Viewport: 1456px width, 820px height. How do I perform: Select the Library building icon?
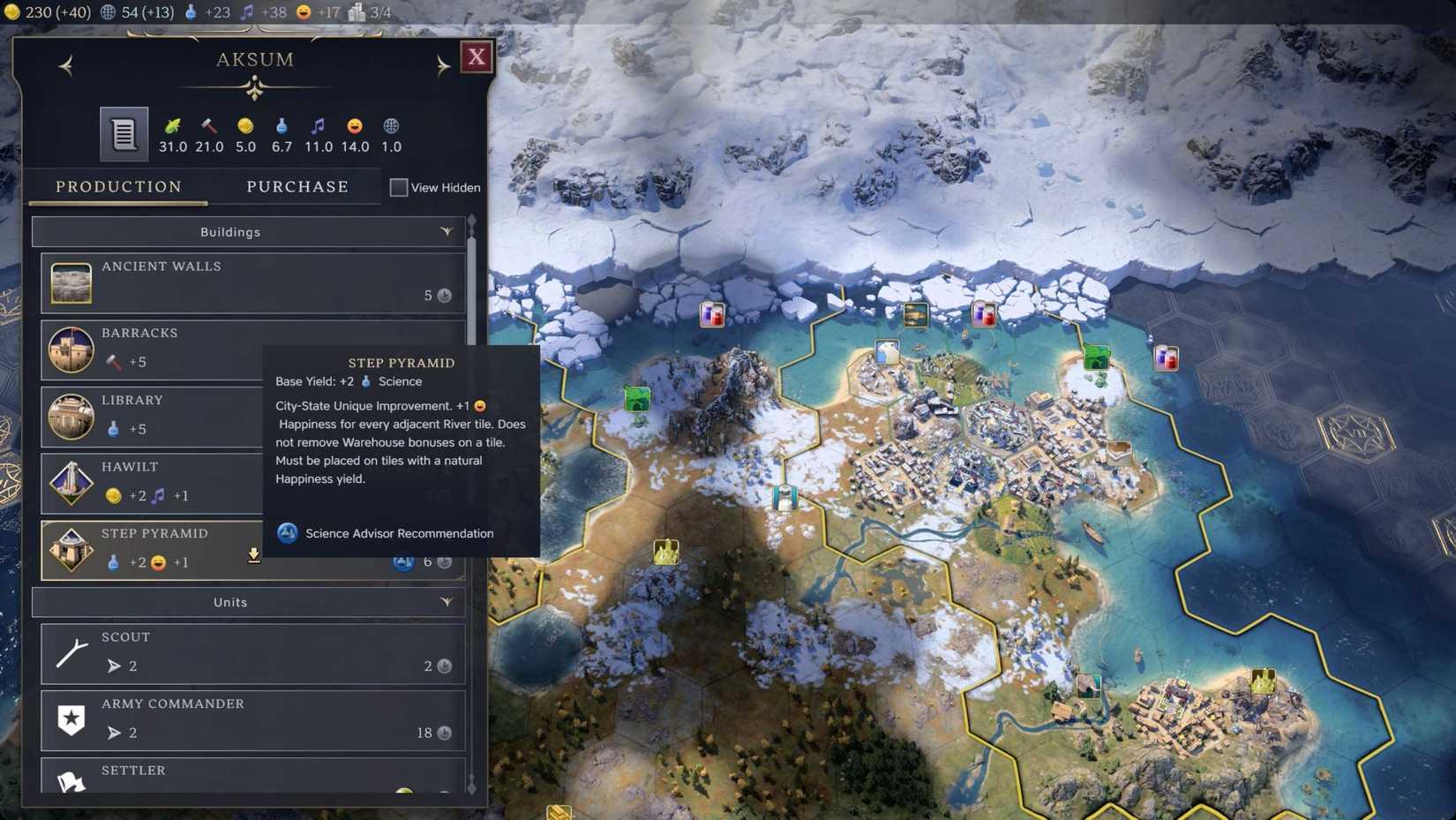tap(71, 416)
